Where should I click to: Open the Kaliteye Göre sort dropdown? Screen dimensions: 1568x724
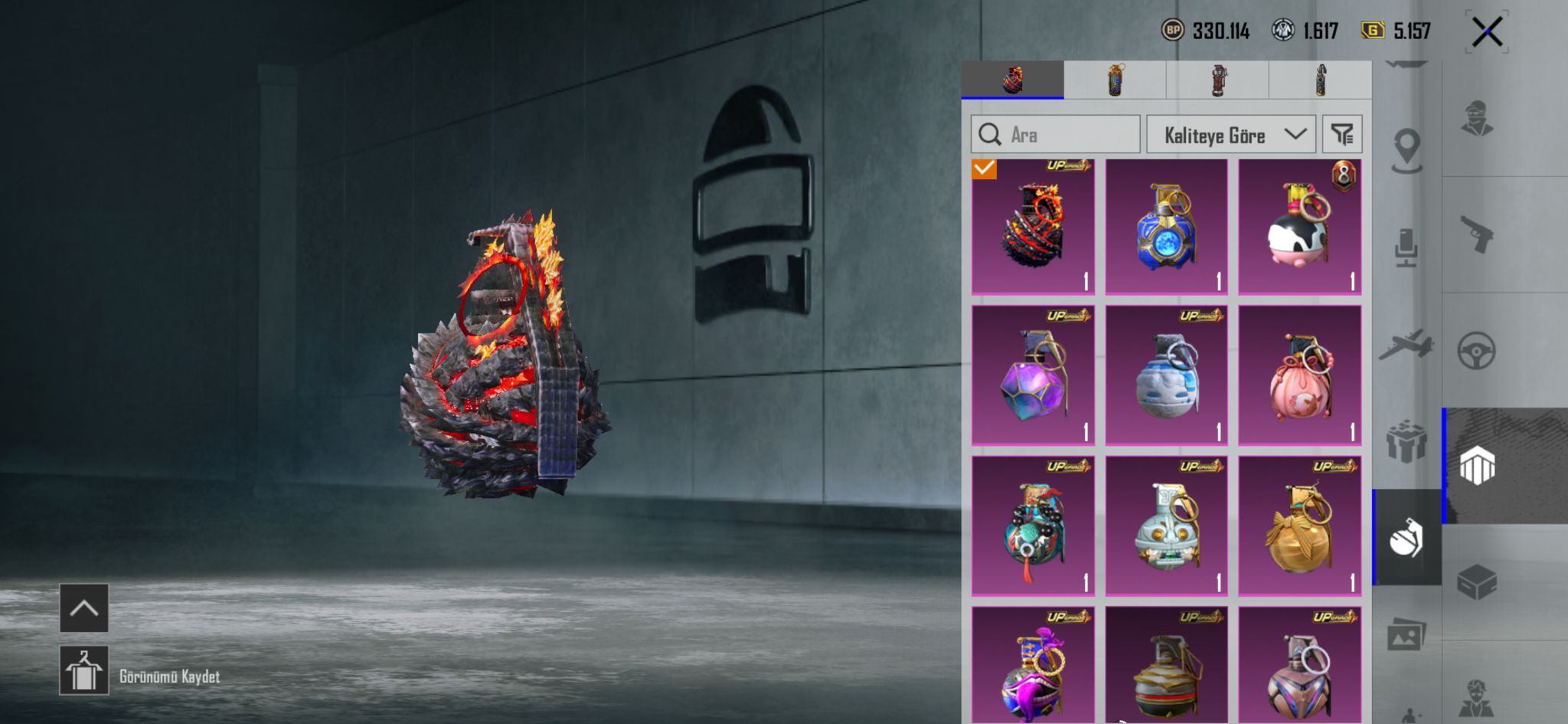(x=1230, y=135)
